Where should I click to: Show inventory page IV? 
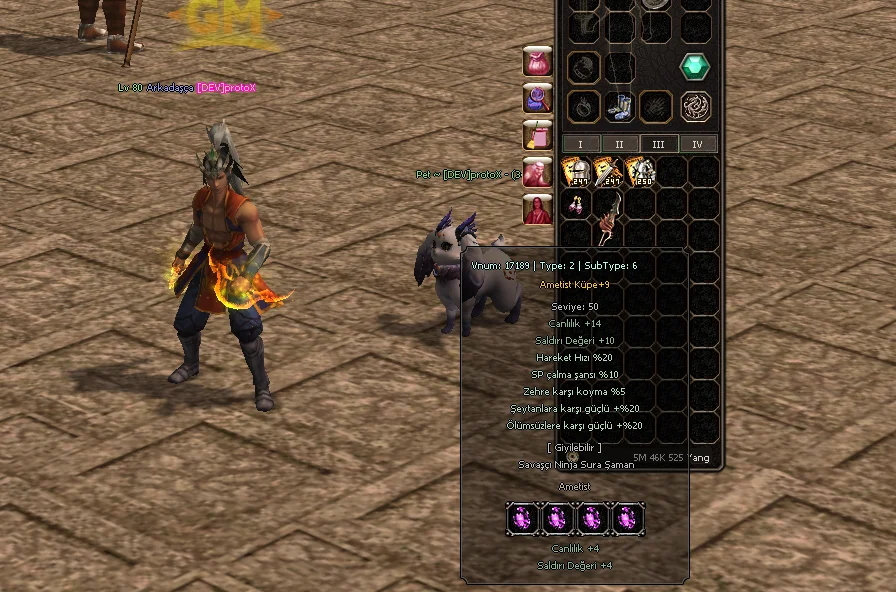697,144
